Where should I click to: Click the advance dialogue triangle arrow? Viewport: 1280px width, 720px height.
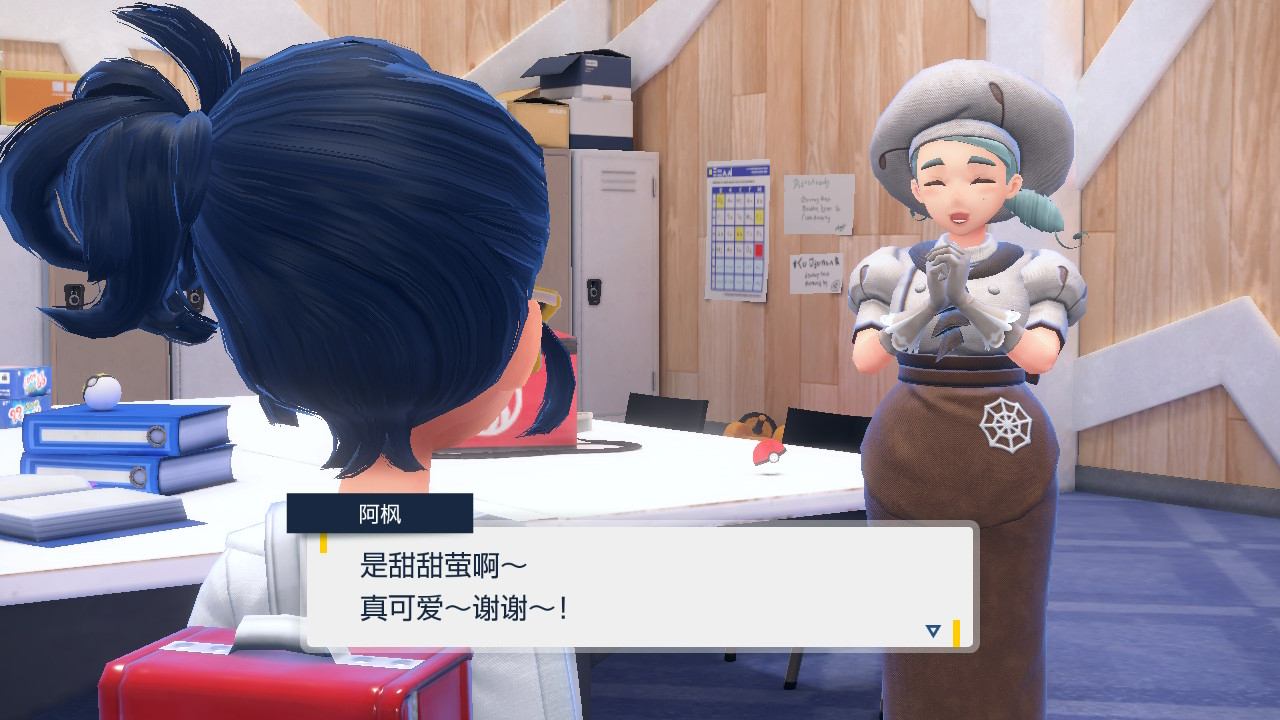pos(933,630)
